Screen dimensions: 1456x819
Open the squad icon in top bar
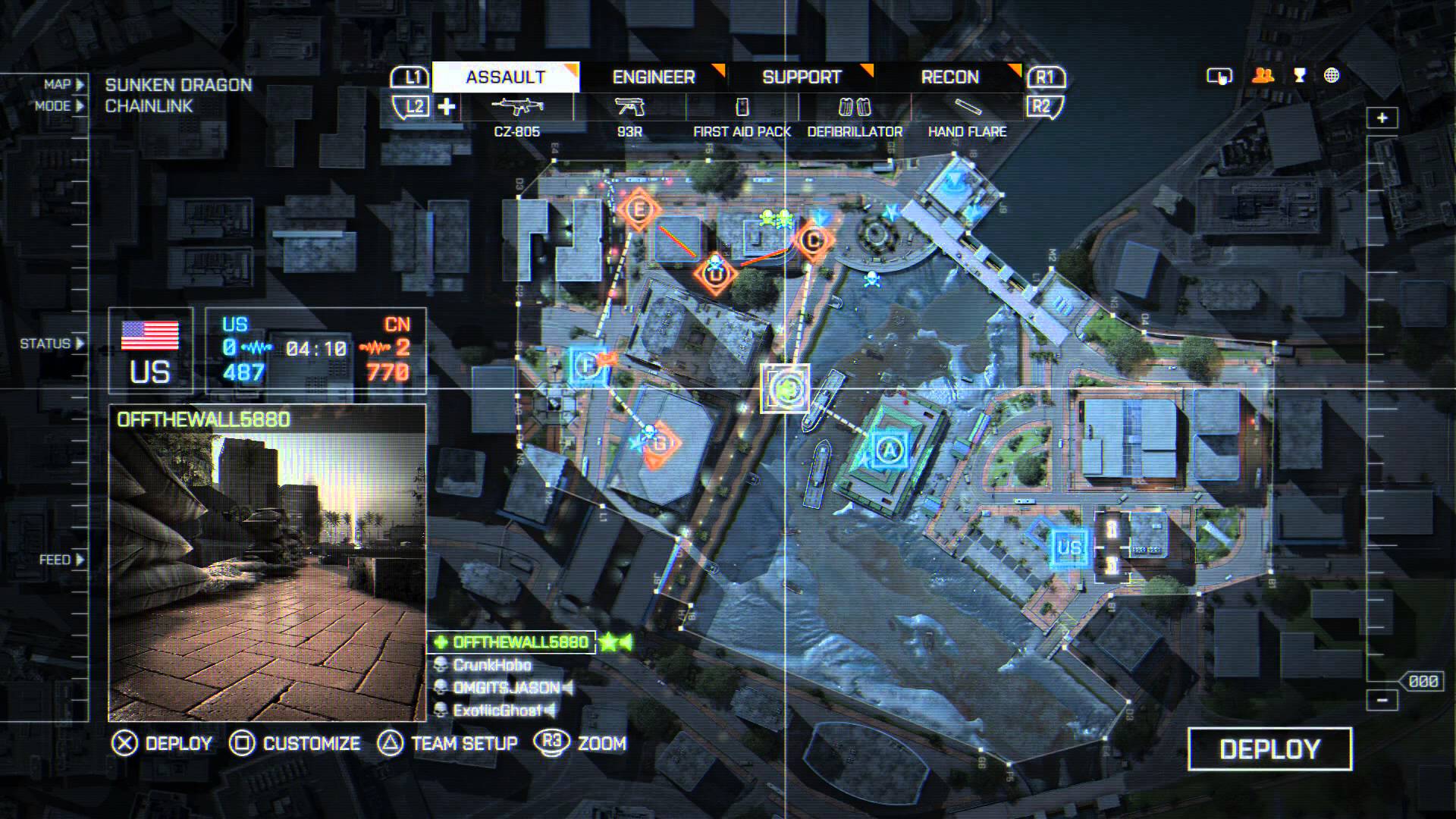(1263, 76)
